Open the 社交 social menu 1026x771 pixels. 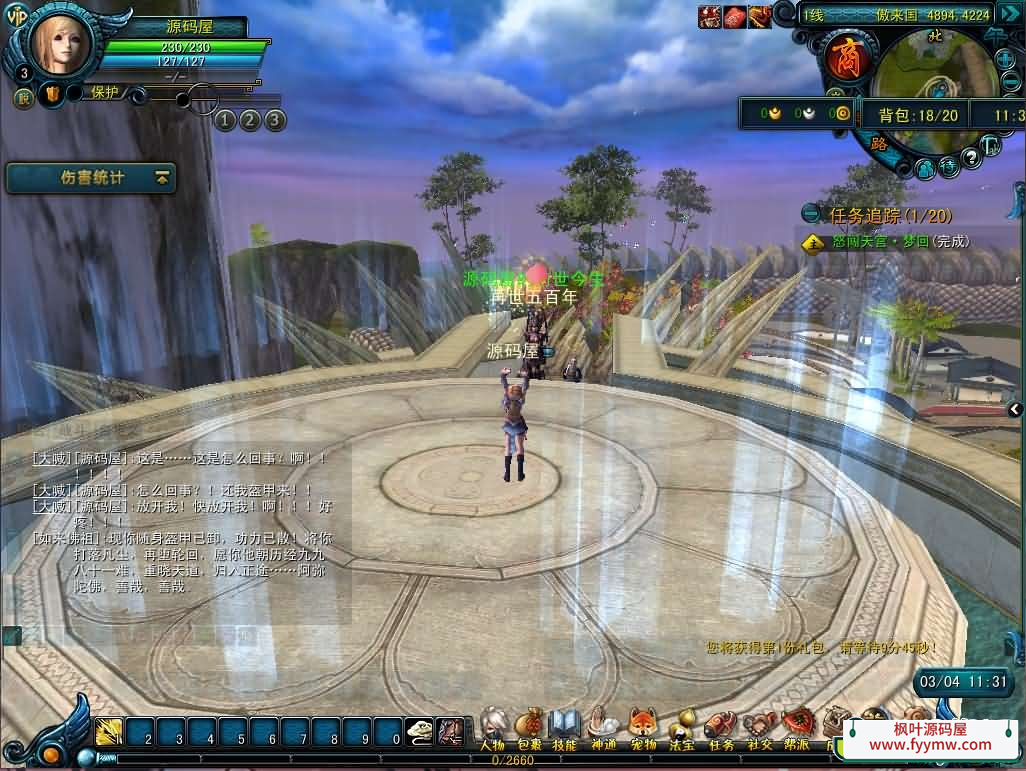(x=759, y=725)
